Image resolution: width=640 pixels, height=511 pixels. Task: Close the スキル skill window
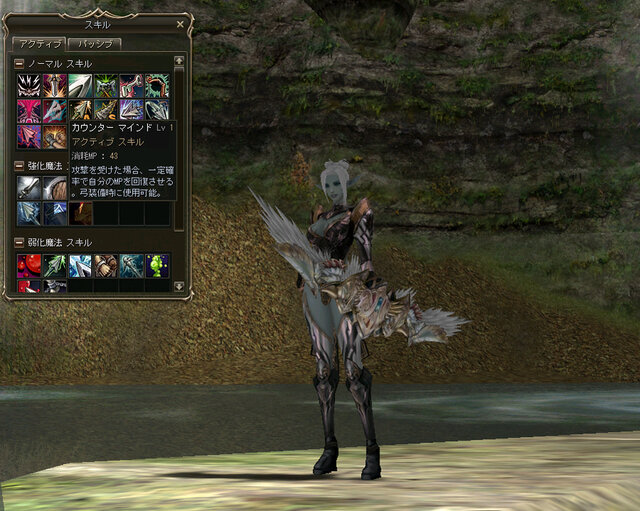click(180, 23)
